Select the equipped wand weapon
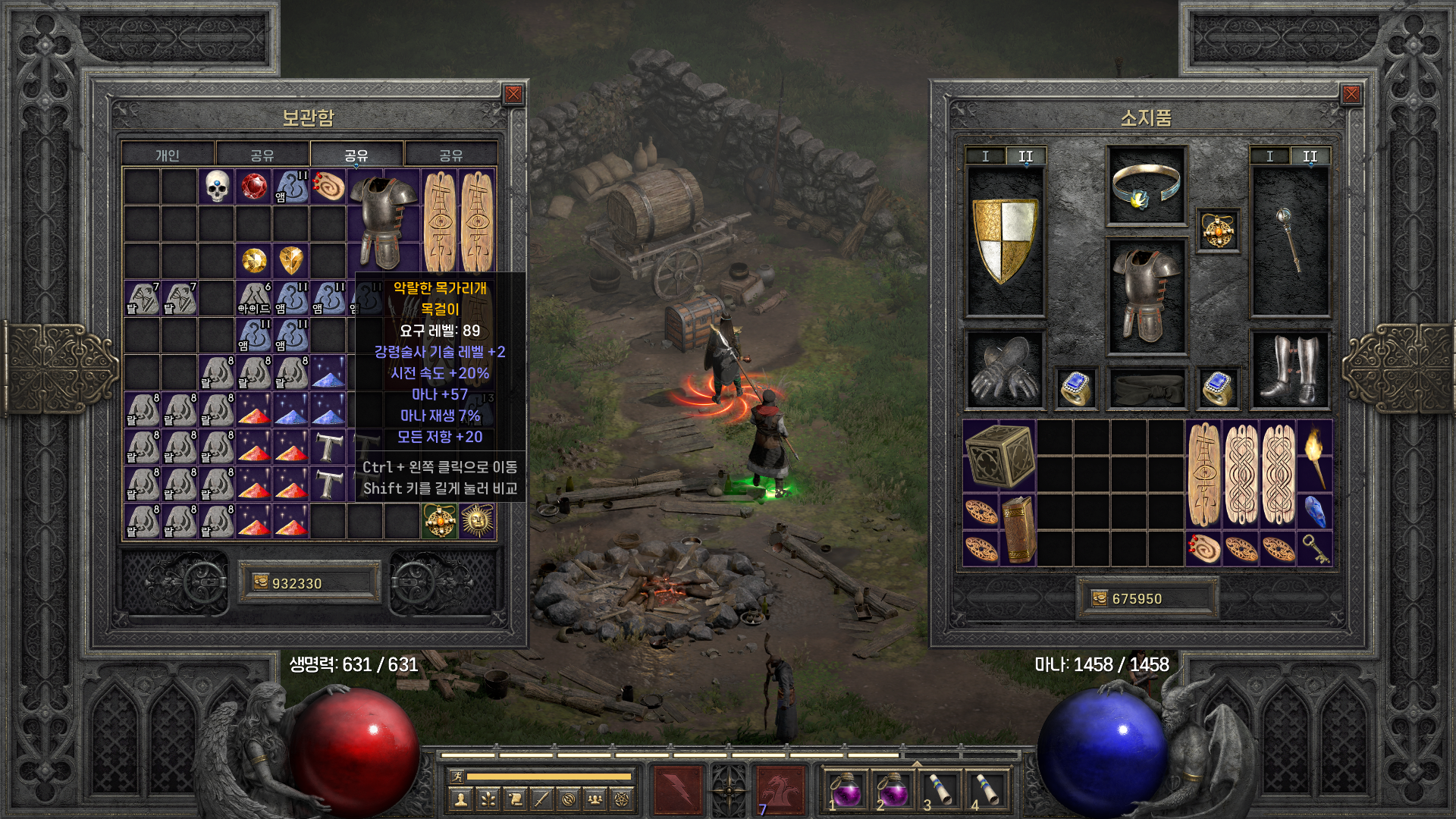The width and height of the screenshot is (1456, 819). point(1289,241)
